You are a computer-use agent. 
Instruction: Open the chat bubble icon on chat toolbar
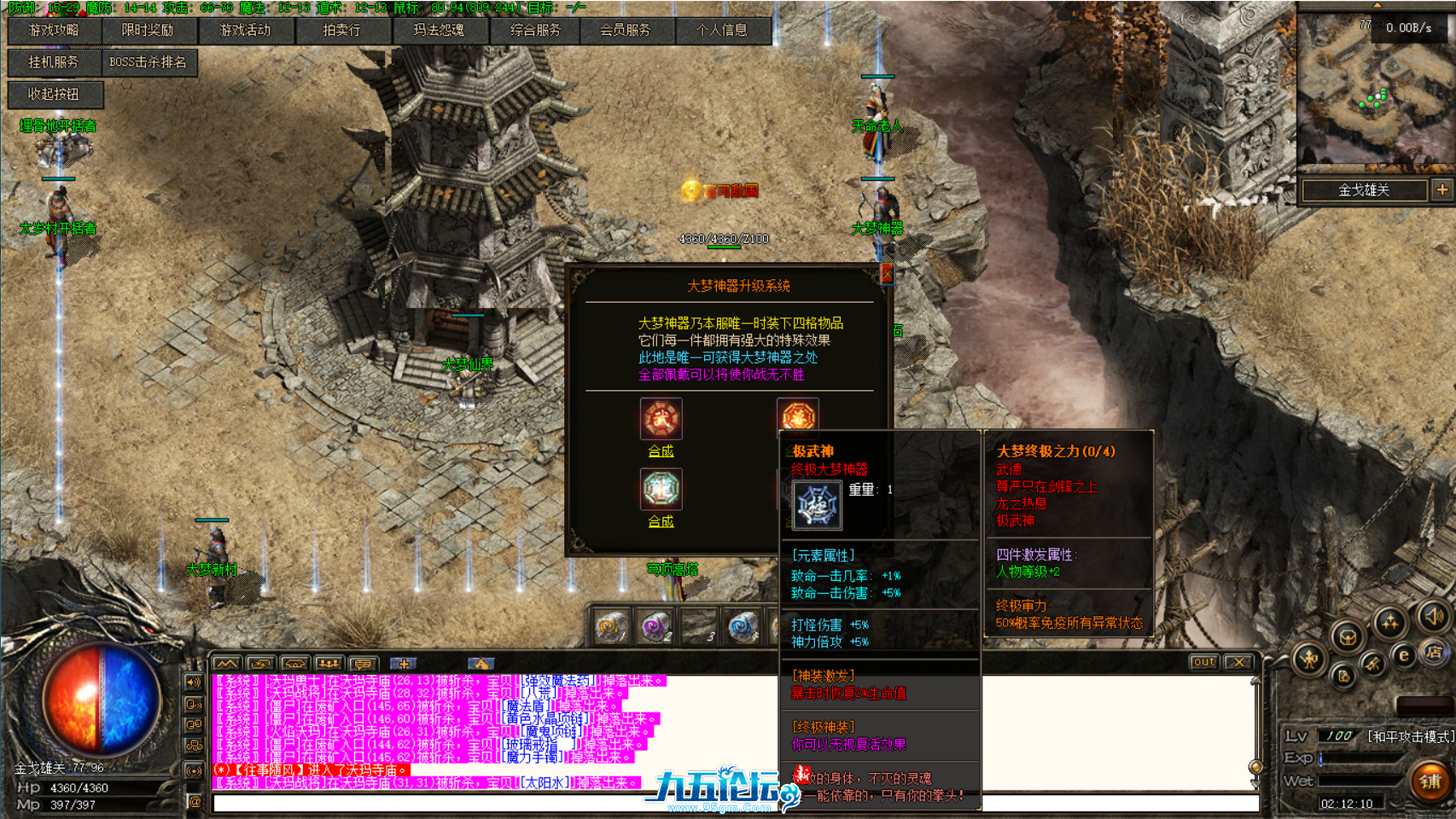(363, 664)
